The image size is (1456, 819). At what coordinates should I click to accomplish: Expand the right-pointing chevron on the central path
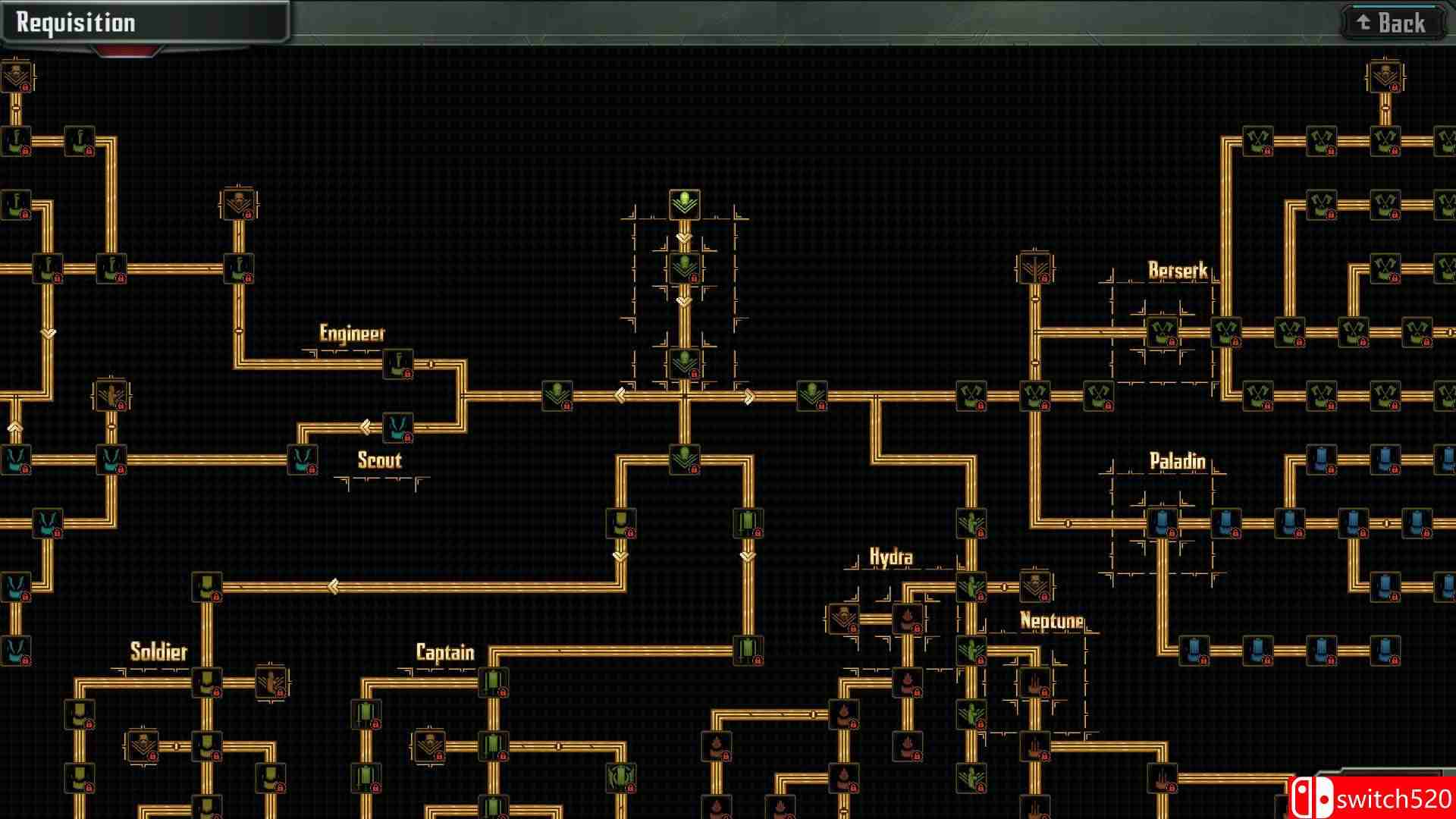click(748, 395)
